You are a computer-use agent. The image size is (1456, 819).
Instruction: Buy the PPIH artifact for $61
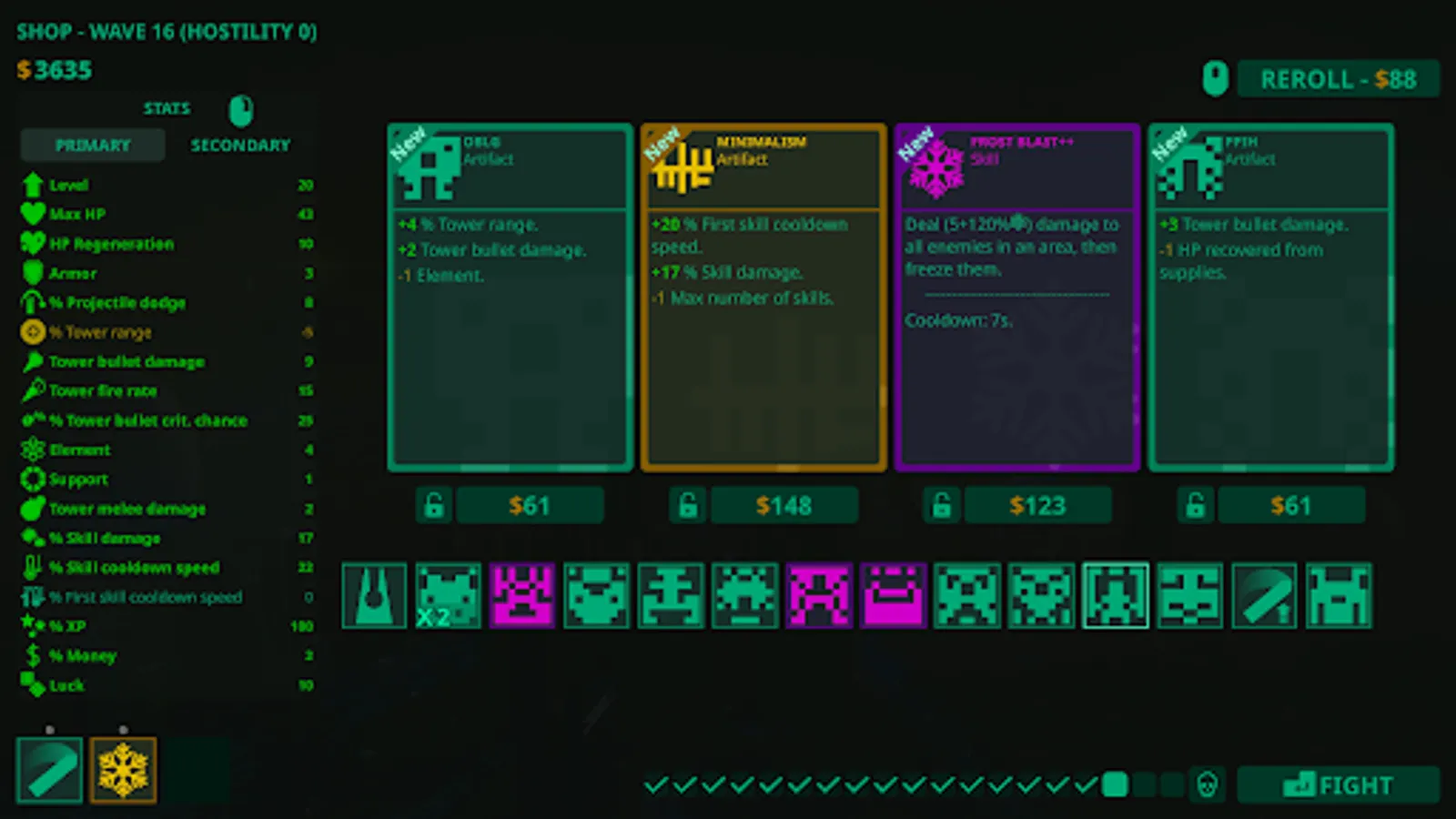click(x=1292, y=505)
